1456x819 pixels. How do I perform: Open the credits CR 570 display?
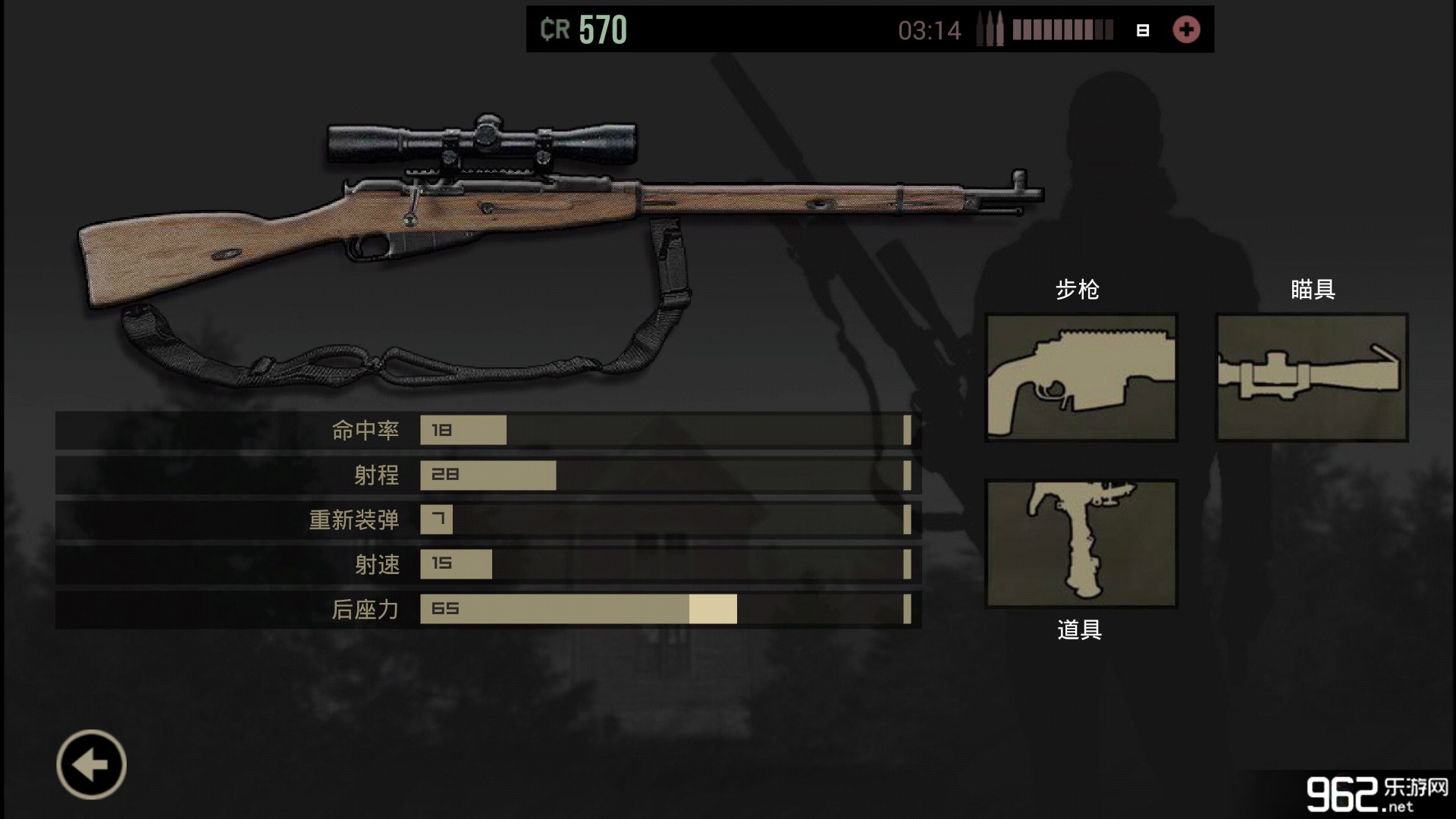click(584, 30)
